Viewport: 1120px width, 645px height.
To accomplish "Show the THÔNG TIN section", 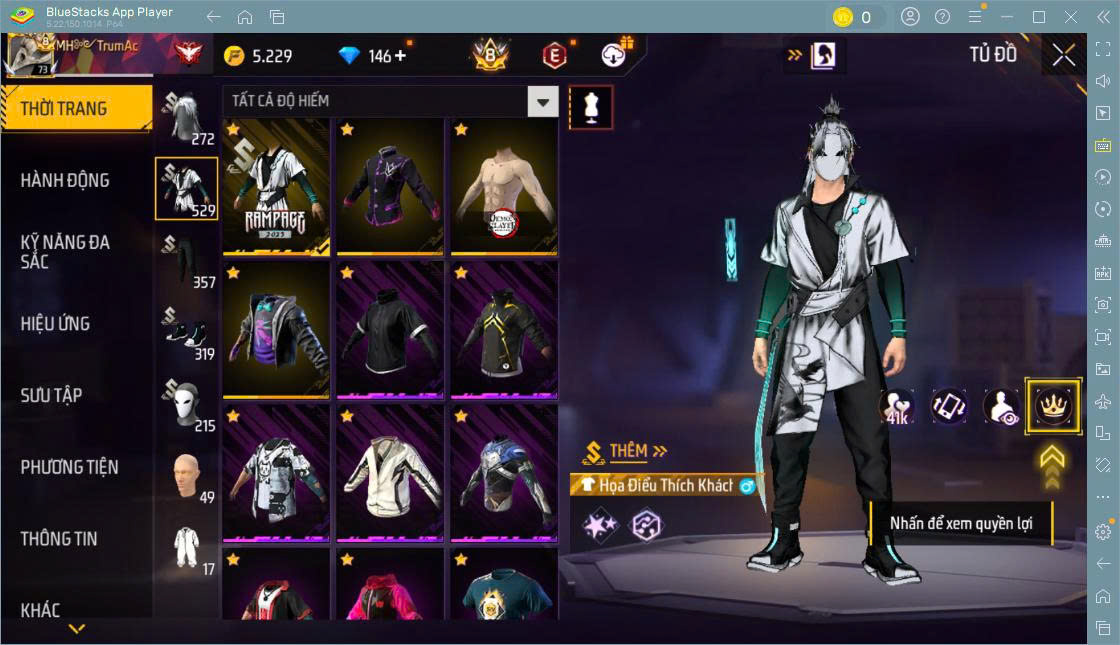I will tap(59, 538).
